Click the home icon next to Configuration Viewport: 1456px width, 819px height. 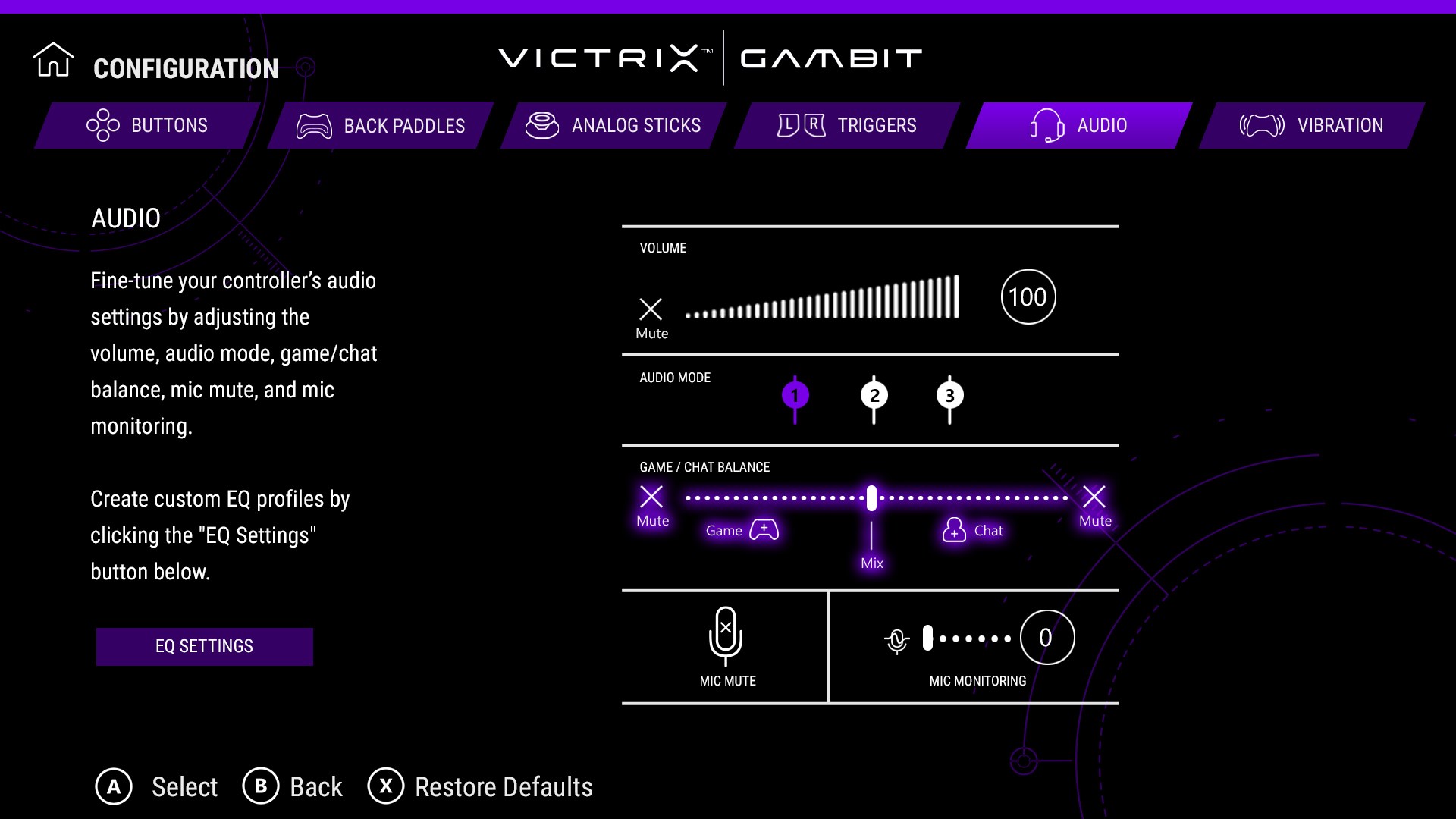[x=53, y=58]
